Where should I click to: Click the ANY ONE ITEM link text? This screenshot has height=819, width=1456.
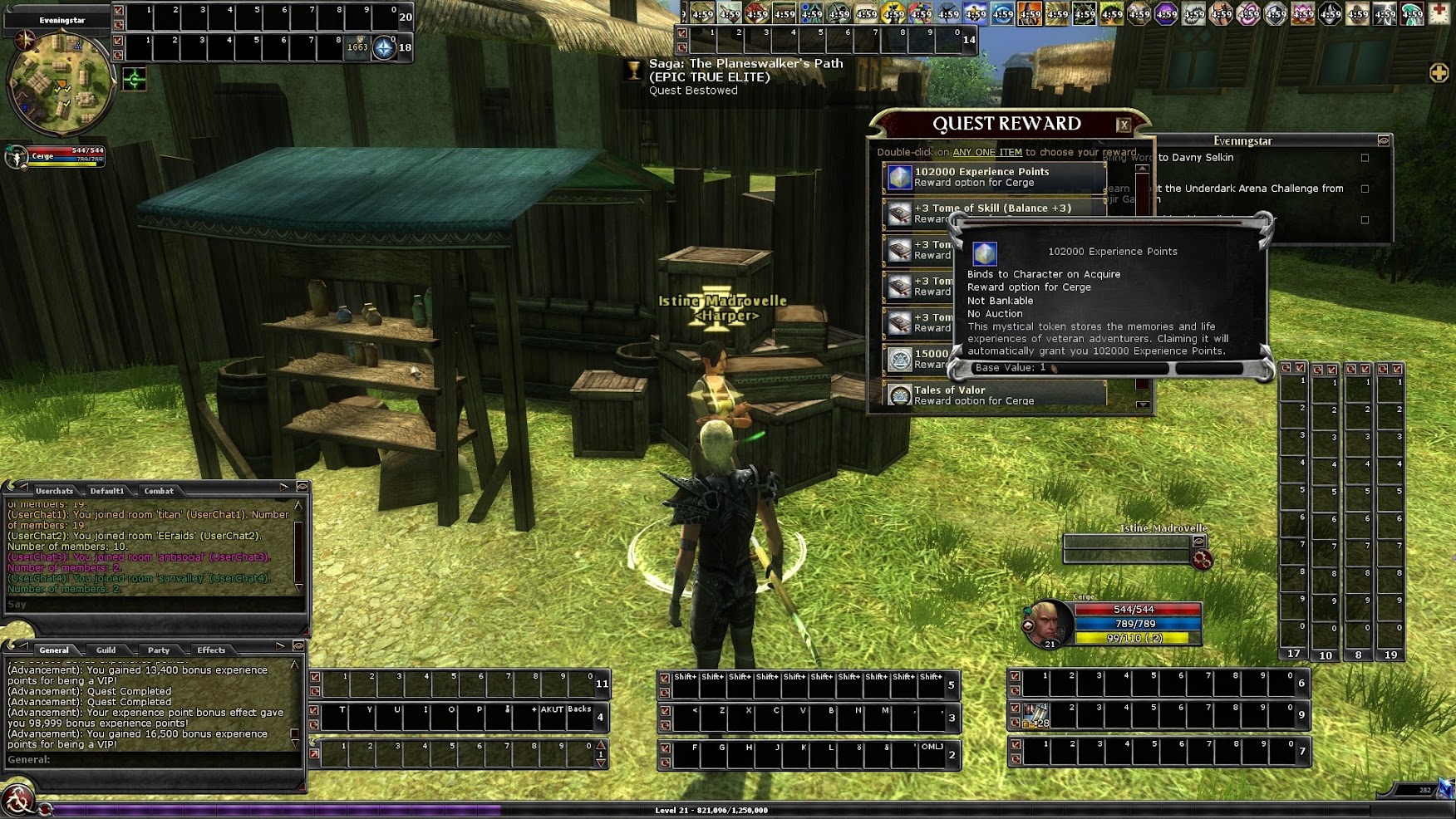point(987,153)
